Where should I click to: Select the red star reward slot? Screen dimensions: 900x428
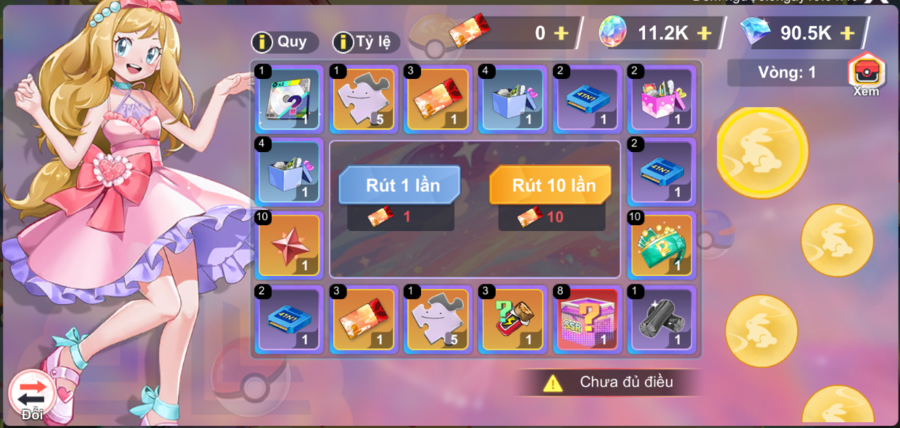click(x=288, y=245)
